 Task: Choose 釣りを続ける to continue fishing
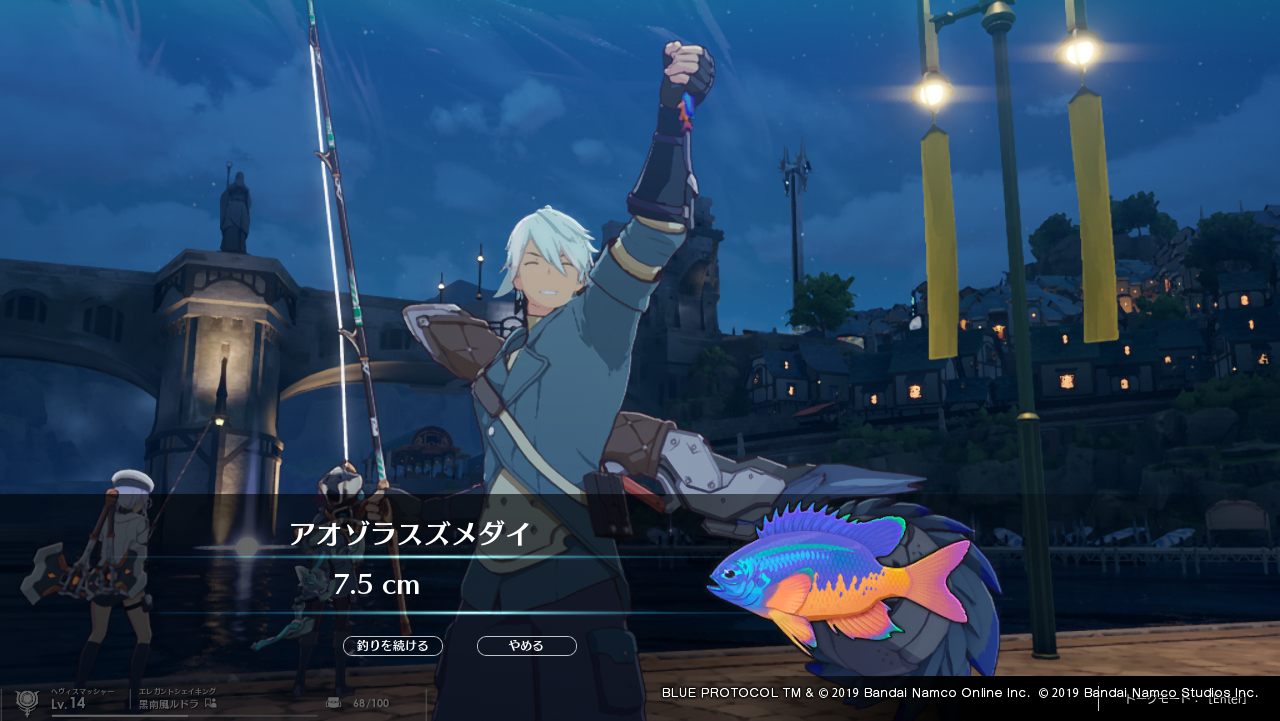(x=393, y=646)
